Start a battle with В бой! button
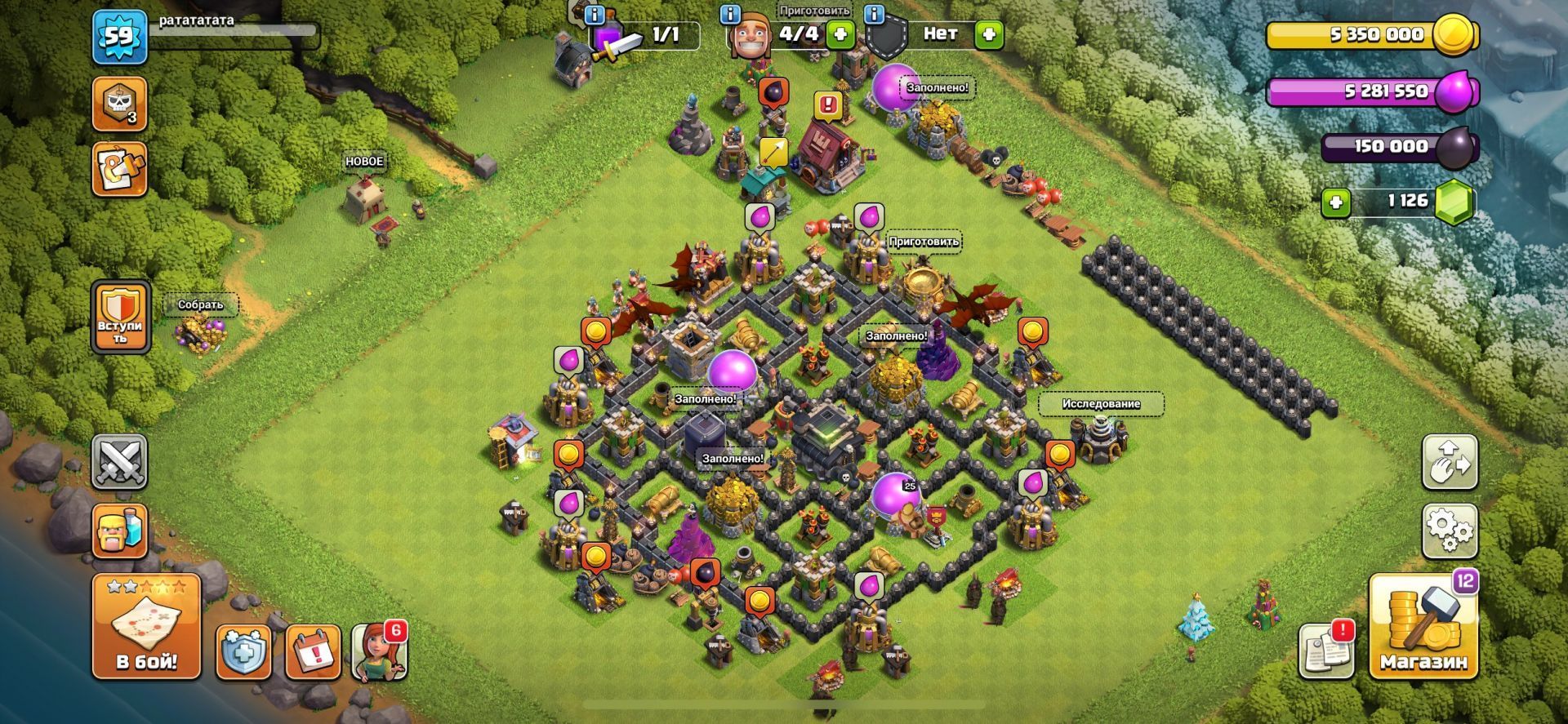The image size is (1568, 724). point(146,627)
